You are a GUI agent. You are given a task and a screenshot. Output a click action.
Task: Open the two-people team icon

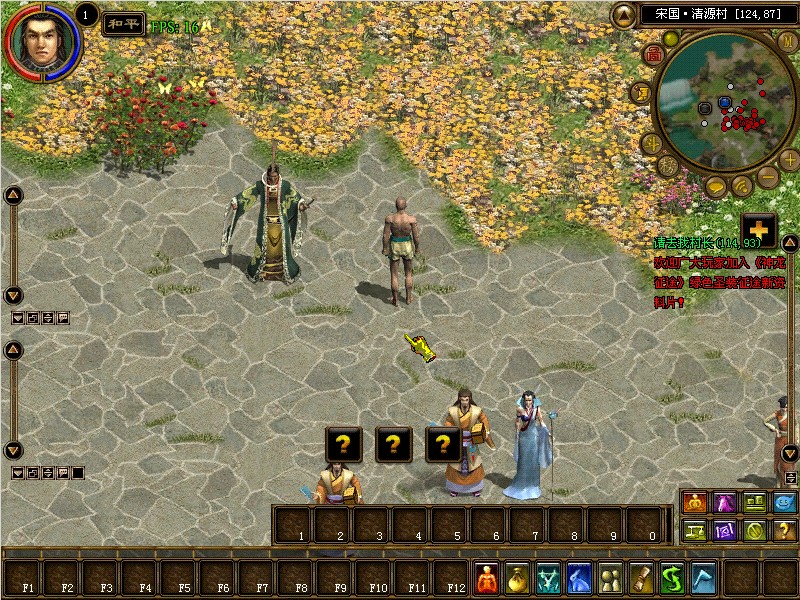609,578
